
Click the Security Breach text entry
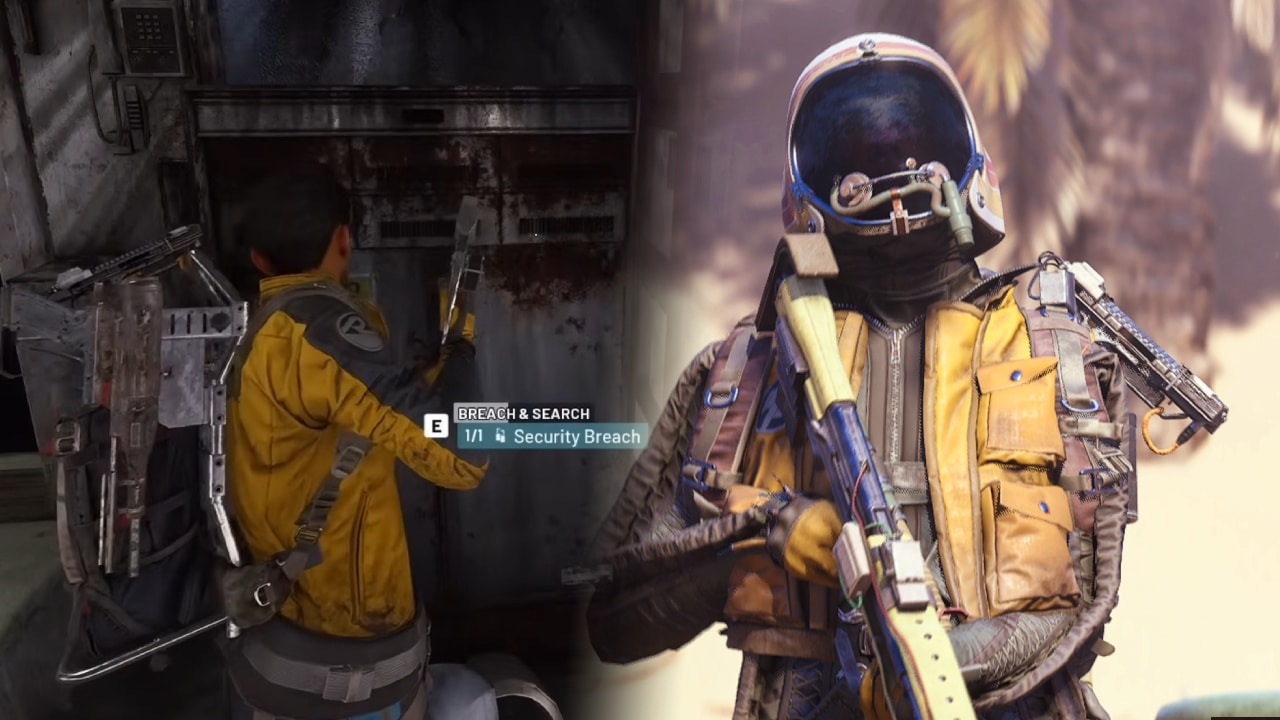tap(576, 437)
